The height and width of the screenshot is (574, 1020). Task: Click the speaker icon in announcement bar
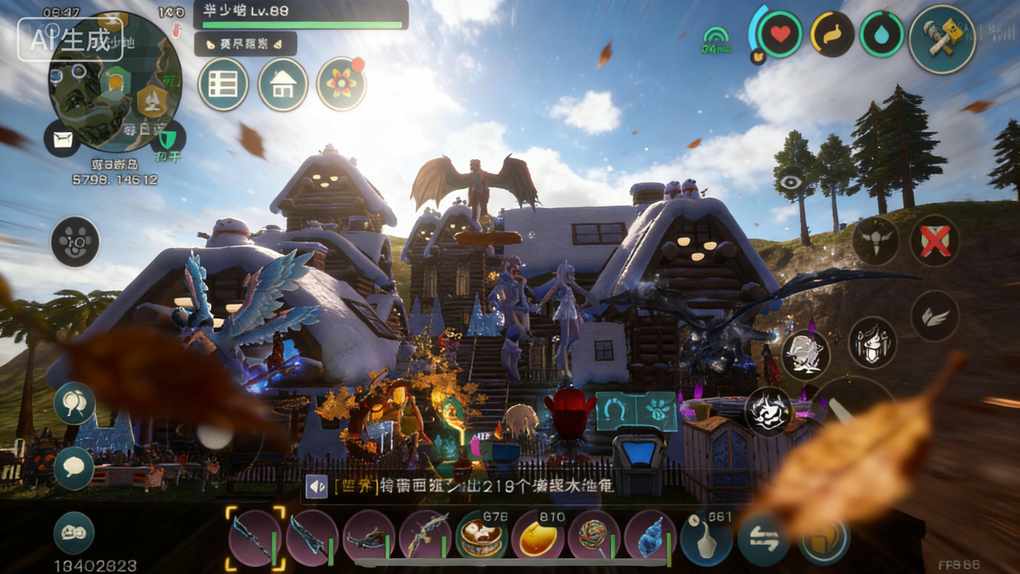point(317,487)
